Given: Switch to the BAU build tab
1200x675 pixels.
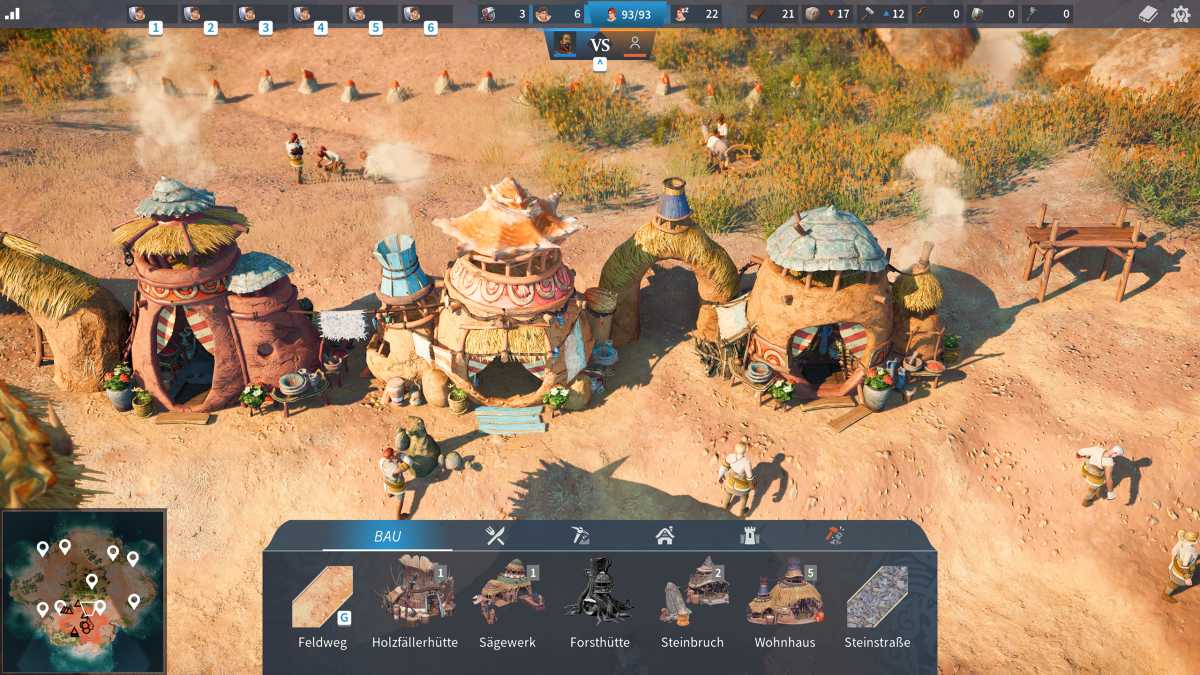Looking at the screenshot, I should click(387, 536).
